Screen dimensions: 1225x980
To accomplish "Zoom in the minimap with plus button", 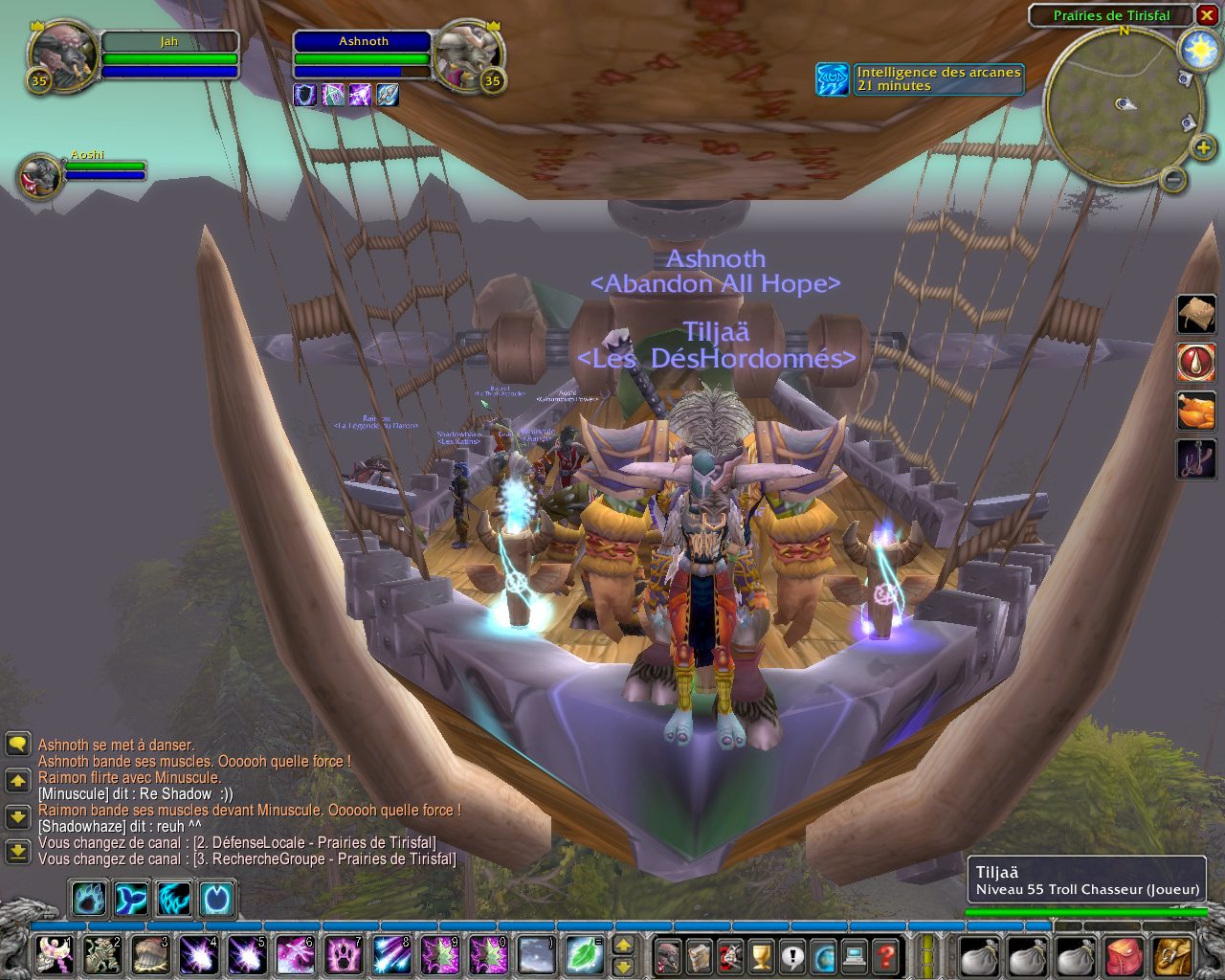I will tap(1203, 147).
